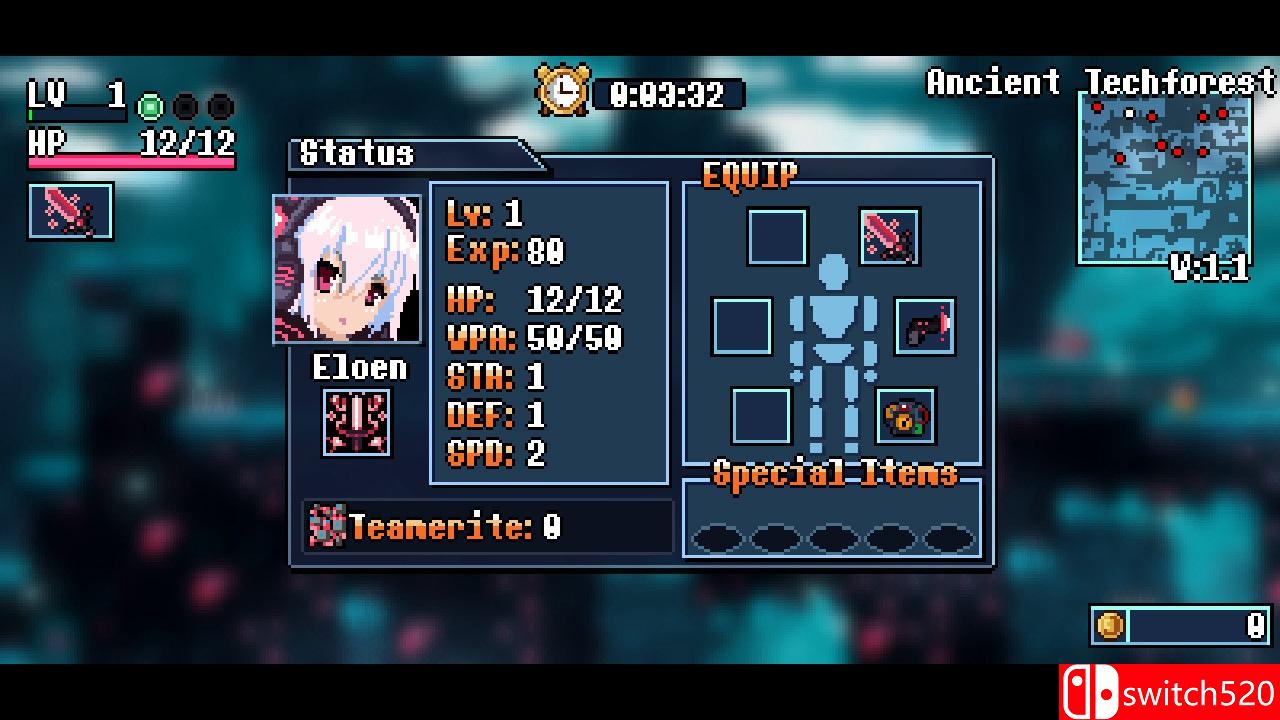Select the equipped sword in the weapon slot

(889, 236)
